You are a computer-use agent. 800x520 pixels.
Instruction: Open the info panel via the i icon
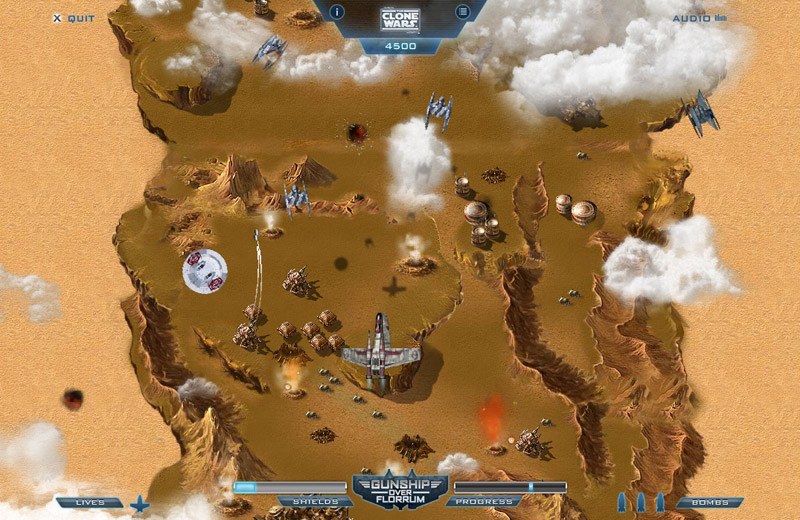(x=337, y=12)
